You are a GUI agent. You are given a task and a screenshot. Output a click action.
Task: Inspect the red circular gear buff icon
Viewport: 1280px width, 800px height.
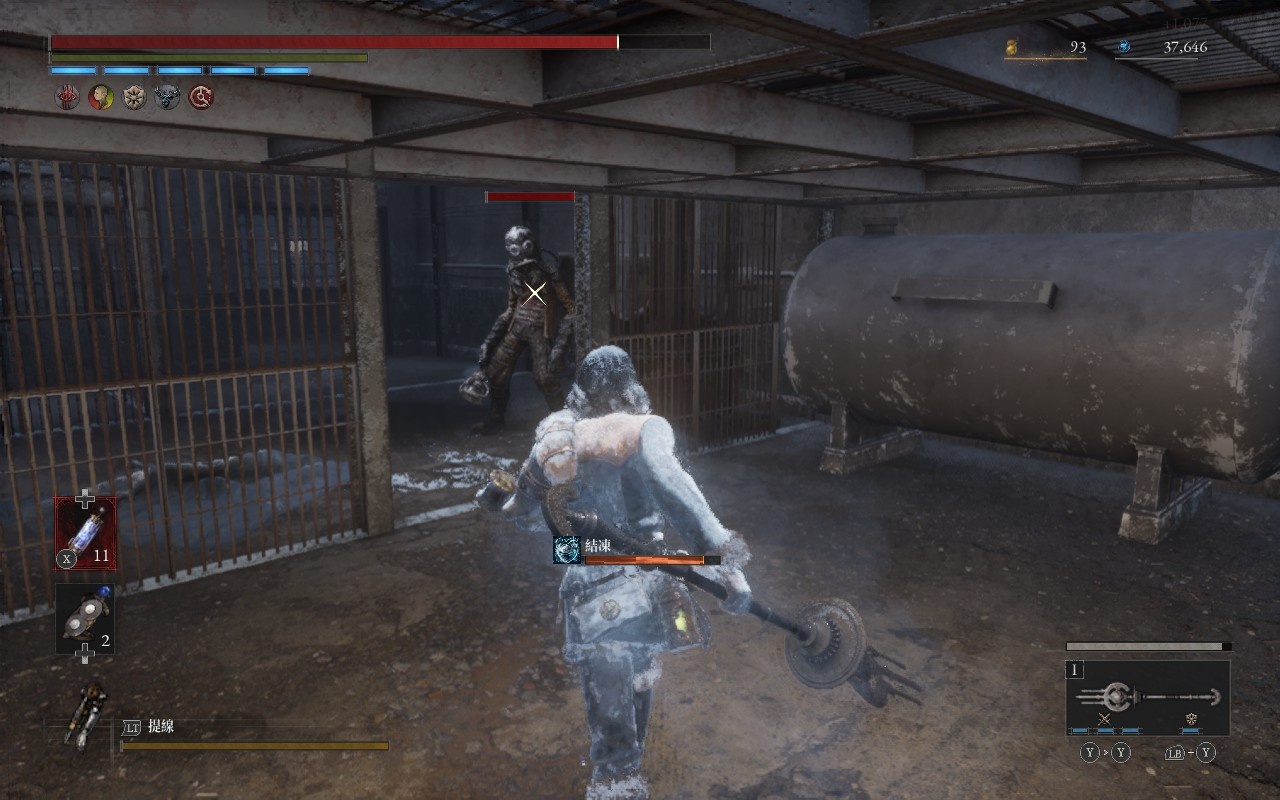point(201,97)
